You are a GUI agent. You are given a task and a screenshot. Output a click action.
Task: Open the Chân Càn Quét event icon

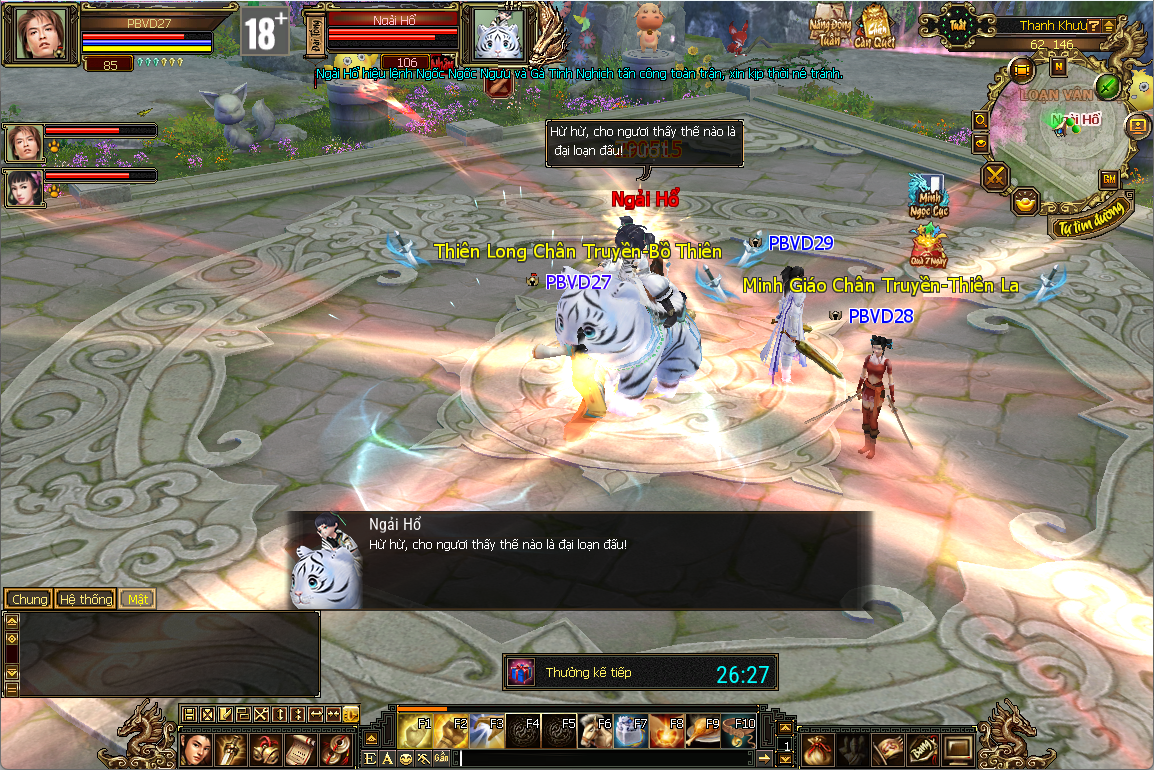(875, 26)
